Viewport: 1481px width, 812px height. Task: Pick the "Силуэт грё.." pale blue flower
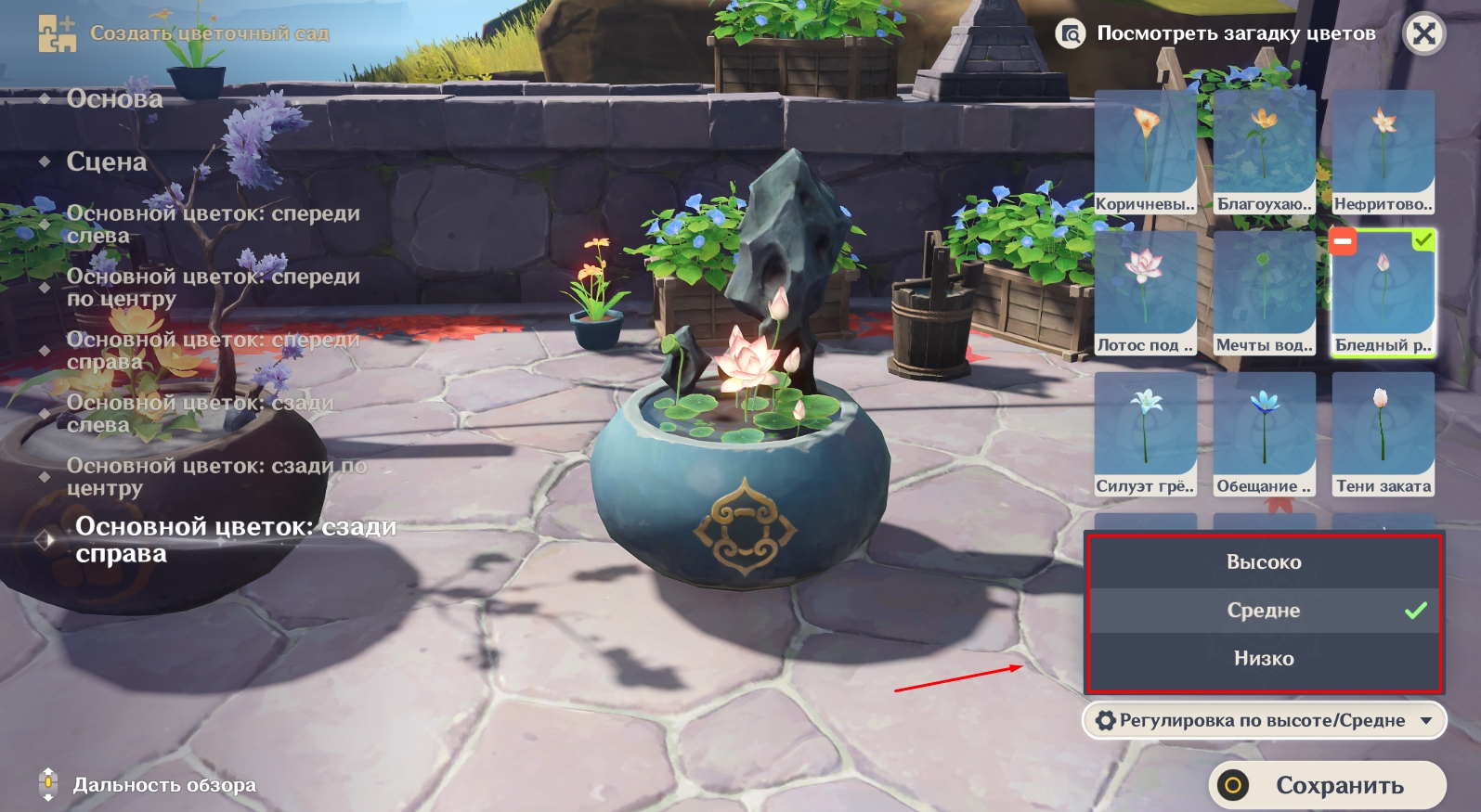click(x=1145, y=434)
